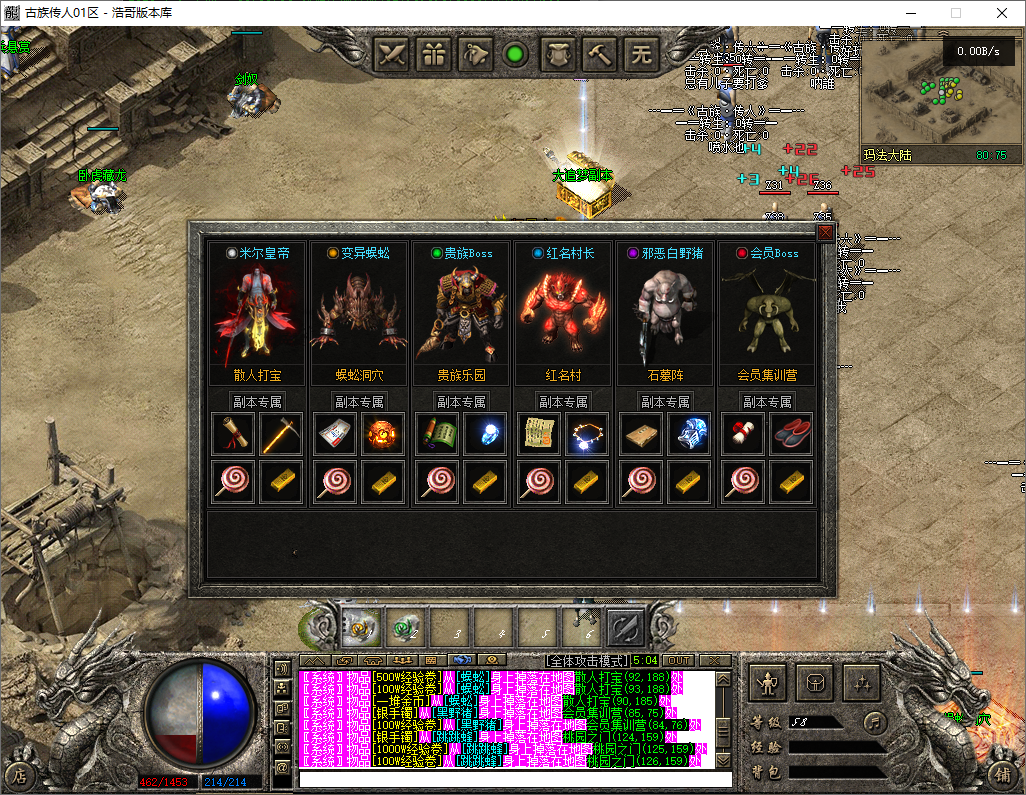1026x795 pixels.
Task: Focus the chat input box
Action: pyautogui.click(x=515, y=778)
